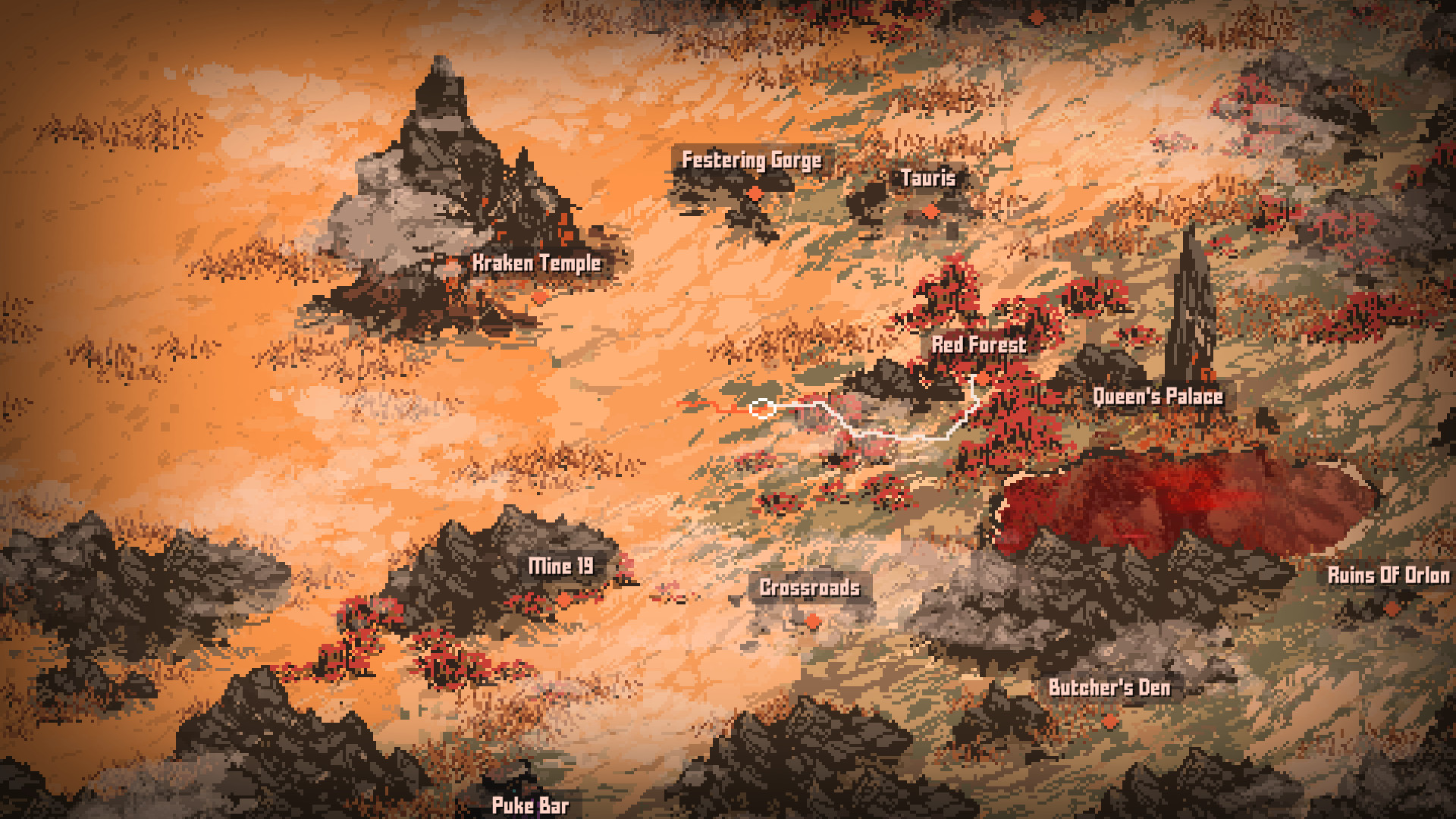This screenshot has width=1456, height=819.
Task: Click the white player position circle
Action: click(x=763, y=410)
